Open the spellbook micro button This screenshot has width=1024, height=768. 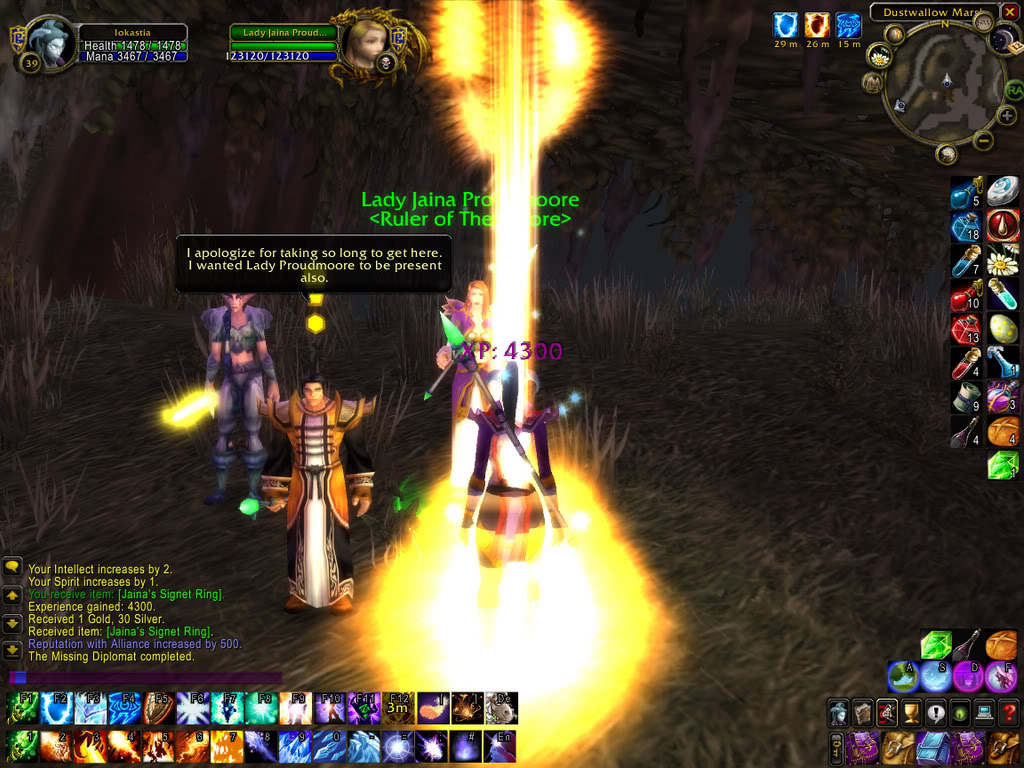tap(862, 712)
